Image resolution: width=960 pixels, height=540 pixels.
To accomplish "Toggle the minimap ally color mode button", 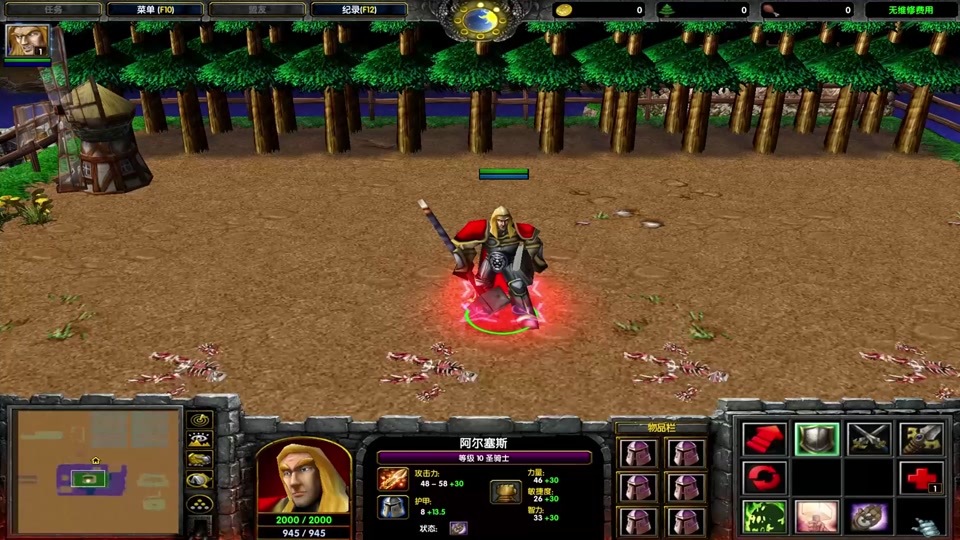I will click(200, 460).
